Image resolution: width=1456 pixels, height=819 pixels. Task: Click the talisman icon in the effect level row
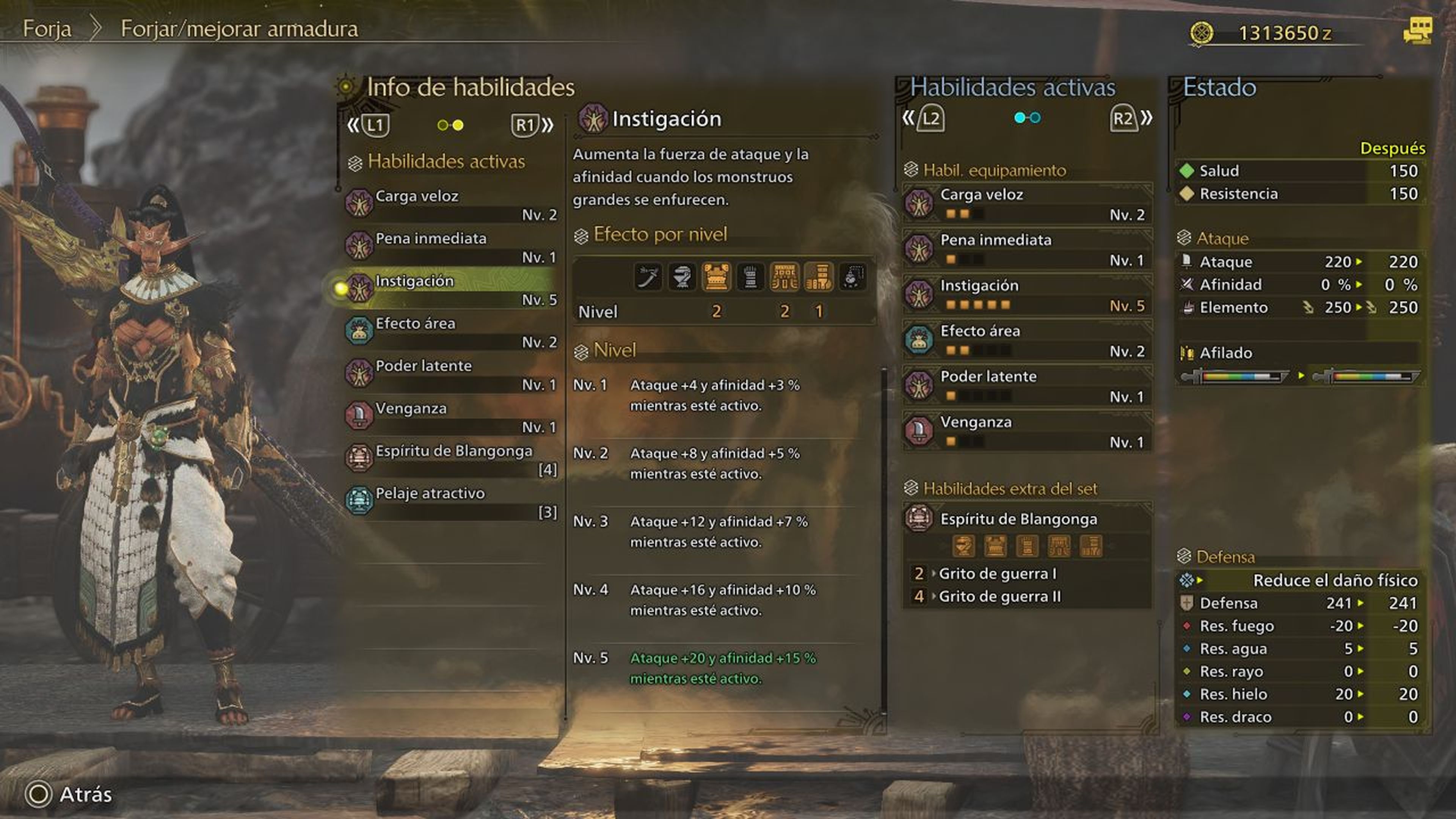pyautogui.click(x=851, y=276)
